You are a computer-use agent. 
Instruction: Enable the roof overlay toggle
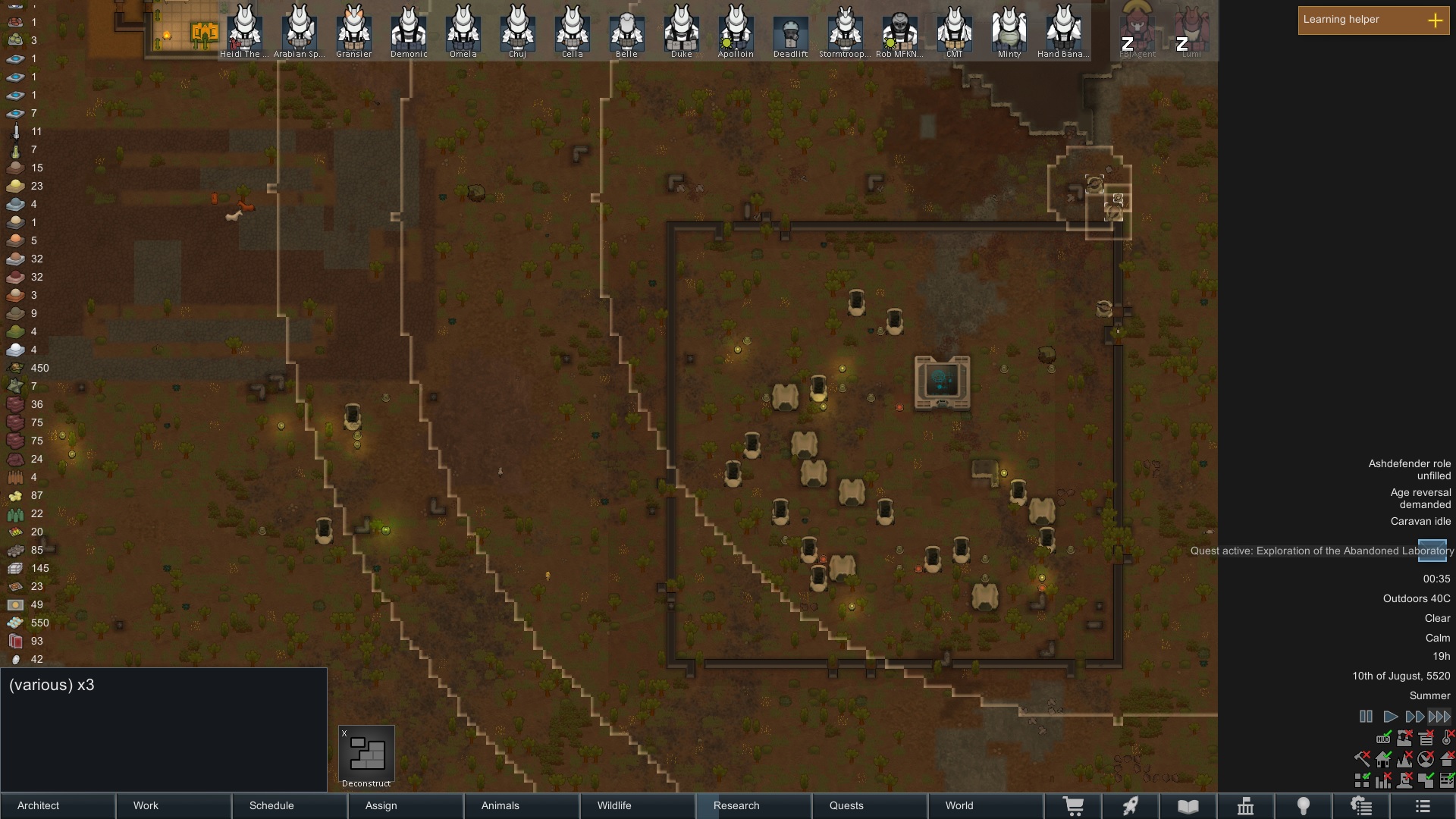(x=1449, y=759)
